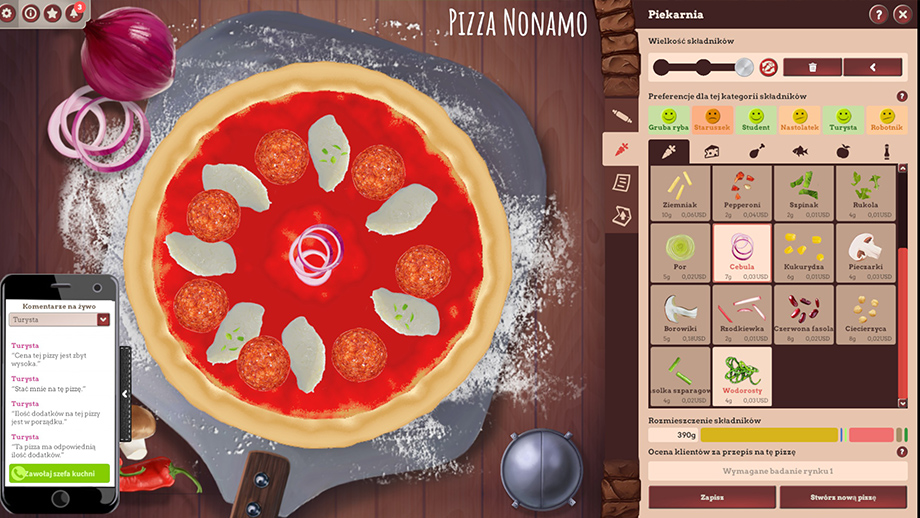
Task: Select the Wodorosty seaweed tile
Action: point(742,374)
